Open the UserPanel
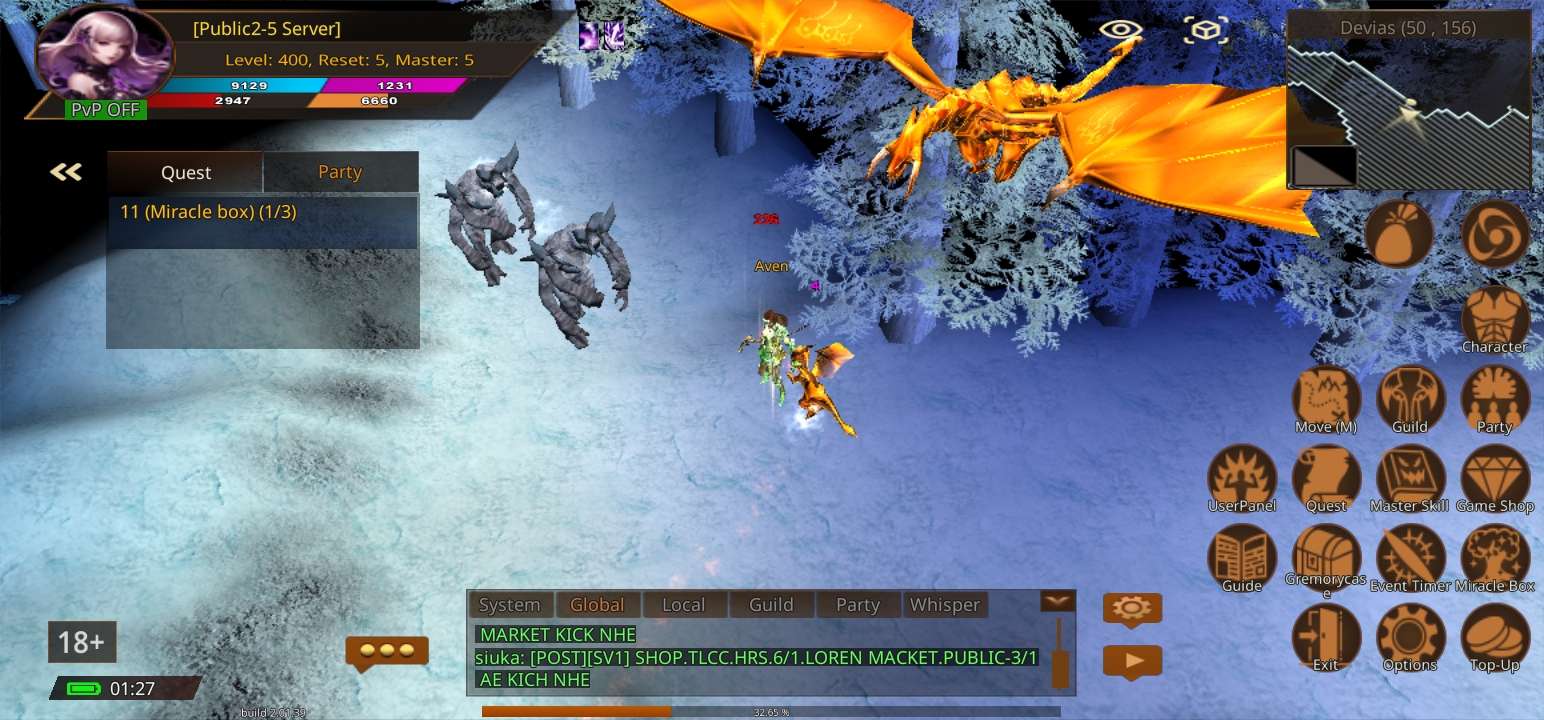The width and height of the screenshot is (1544, 720). [x=1242, y=477]
